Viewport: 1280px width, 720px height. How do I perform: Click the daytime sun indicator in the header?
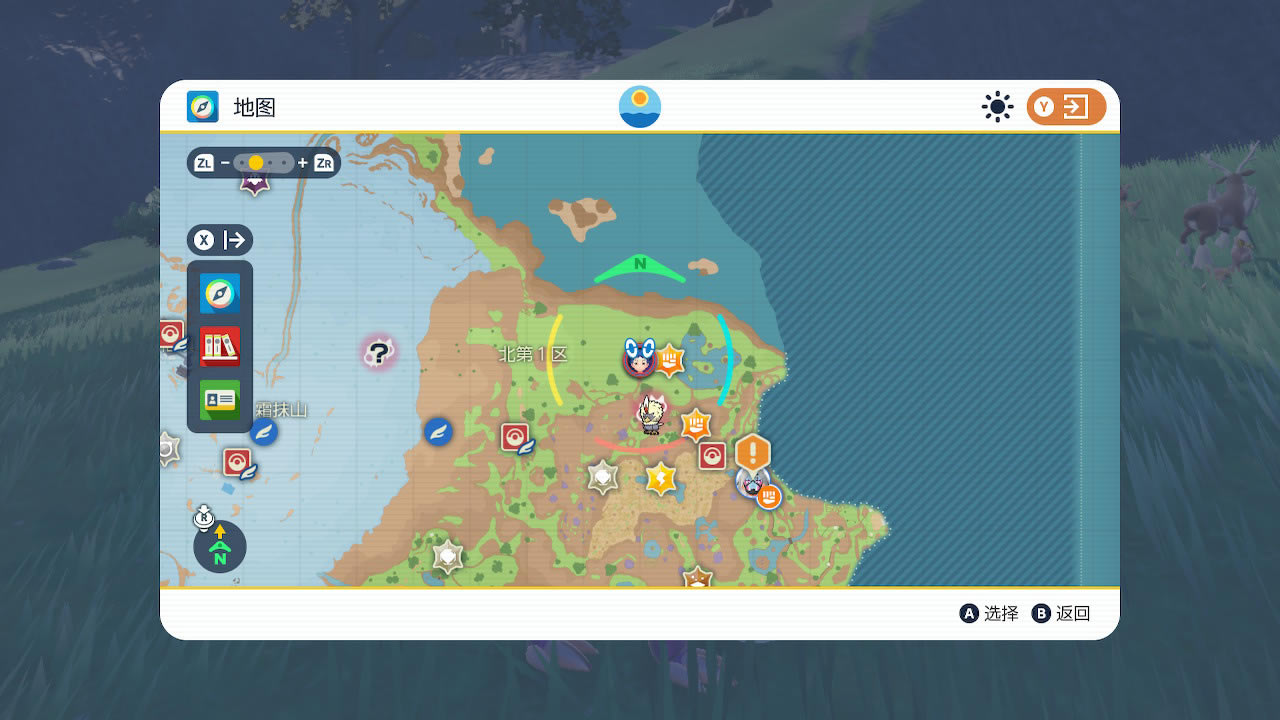[640, 107]
